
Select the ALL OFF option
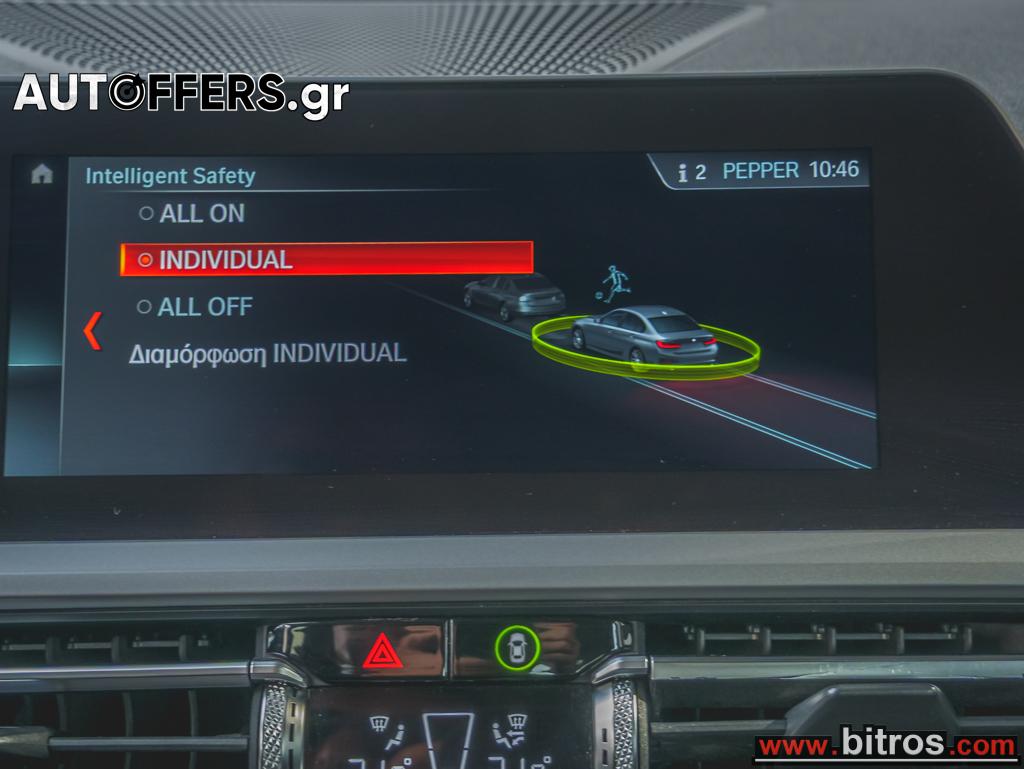(195, 307)
